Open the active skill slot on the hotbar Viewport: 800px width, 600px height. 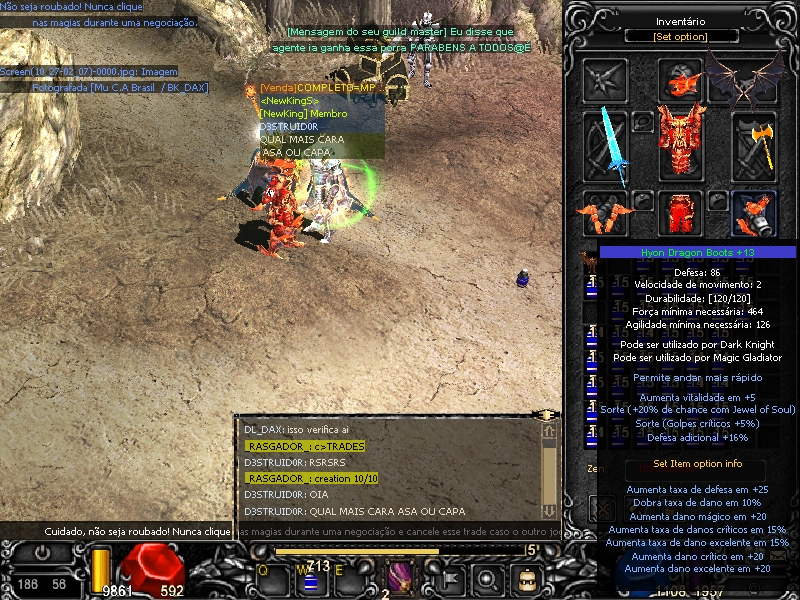click(400, 577)
